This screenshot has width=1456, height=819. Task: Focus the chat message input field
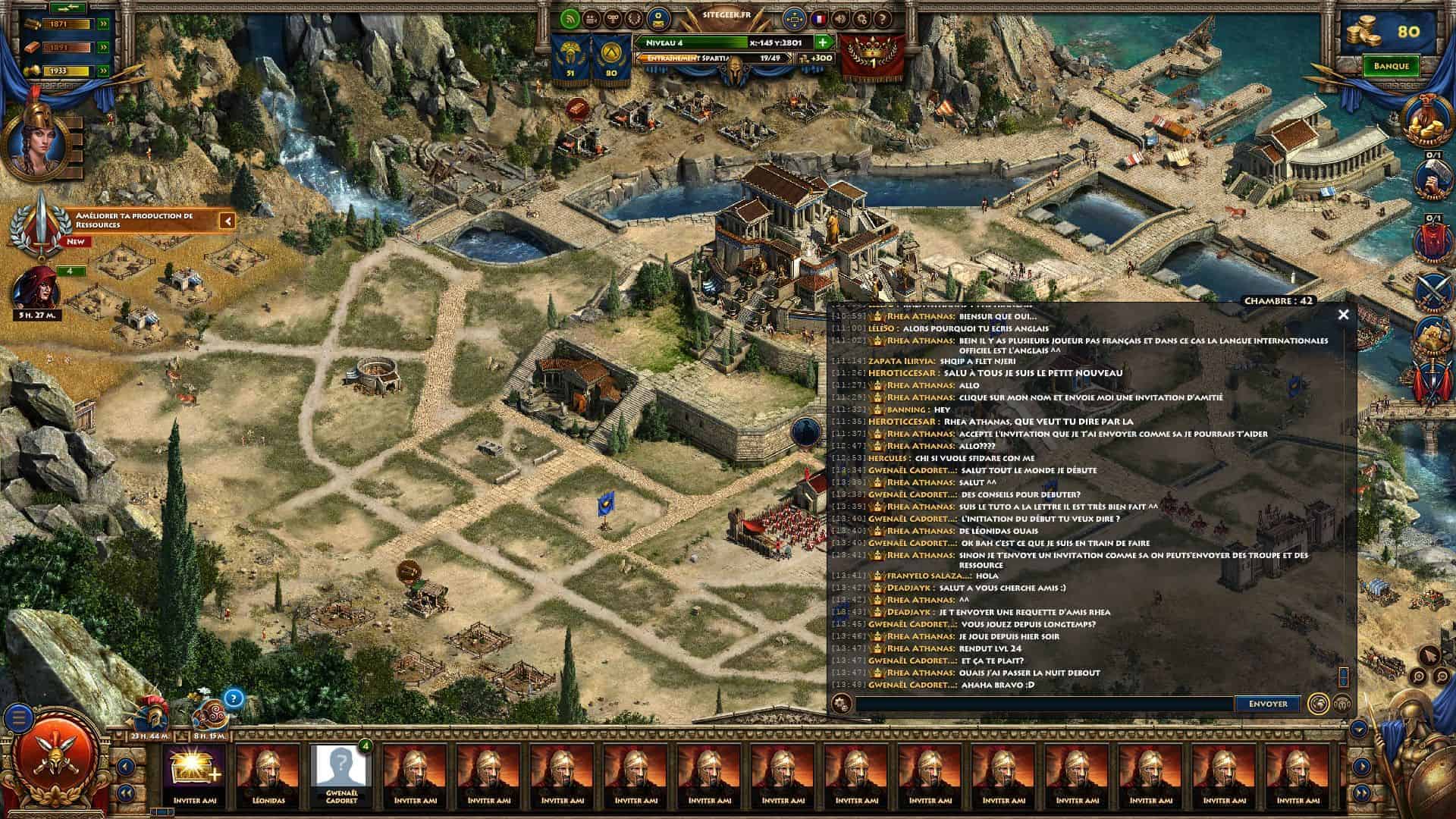point(1043,704)
